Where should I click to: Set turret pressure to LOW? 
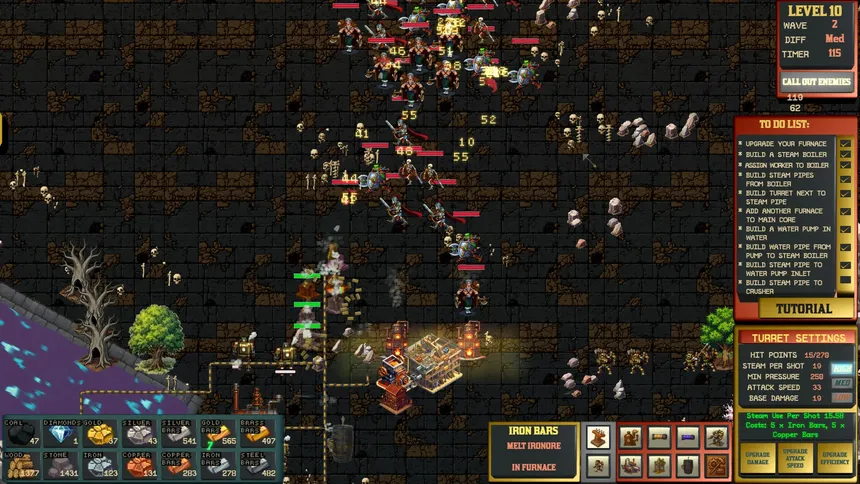[843, 398]
